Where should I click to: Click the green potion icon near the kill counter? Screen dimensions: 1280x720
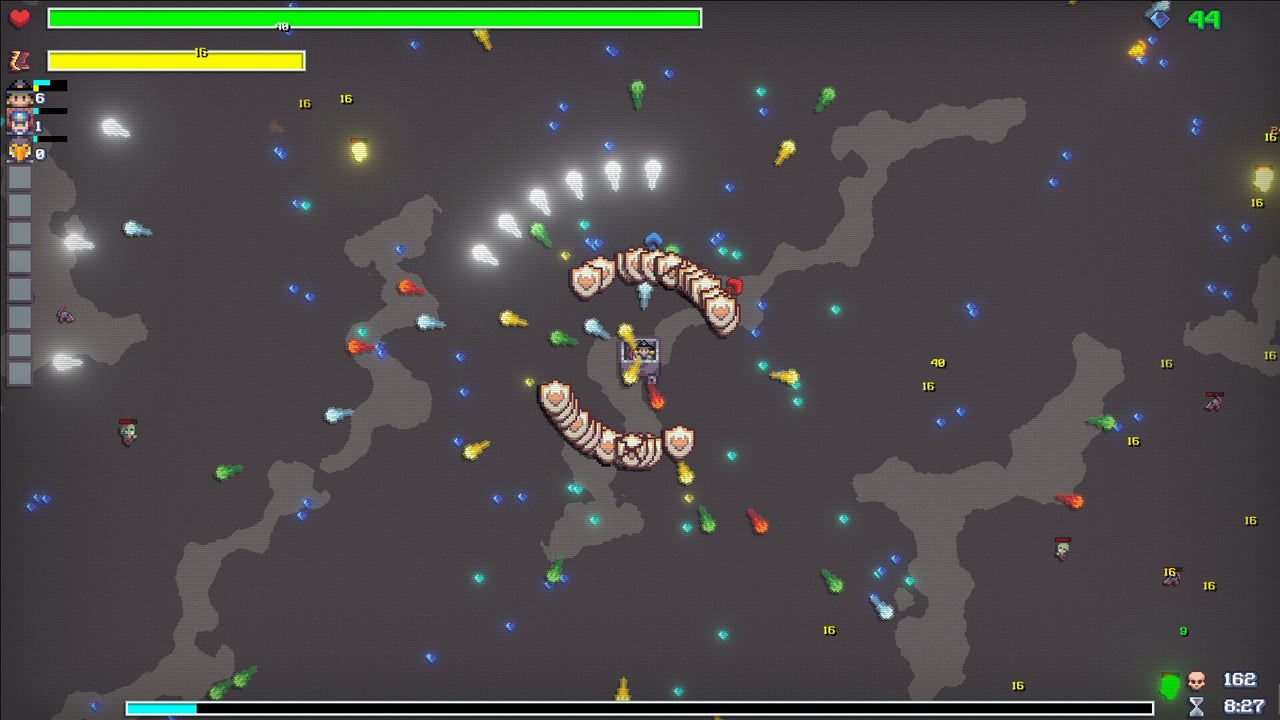(x=1168, y=682)
